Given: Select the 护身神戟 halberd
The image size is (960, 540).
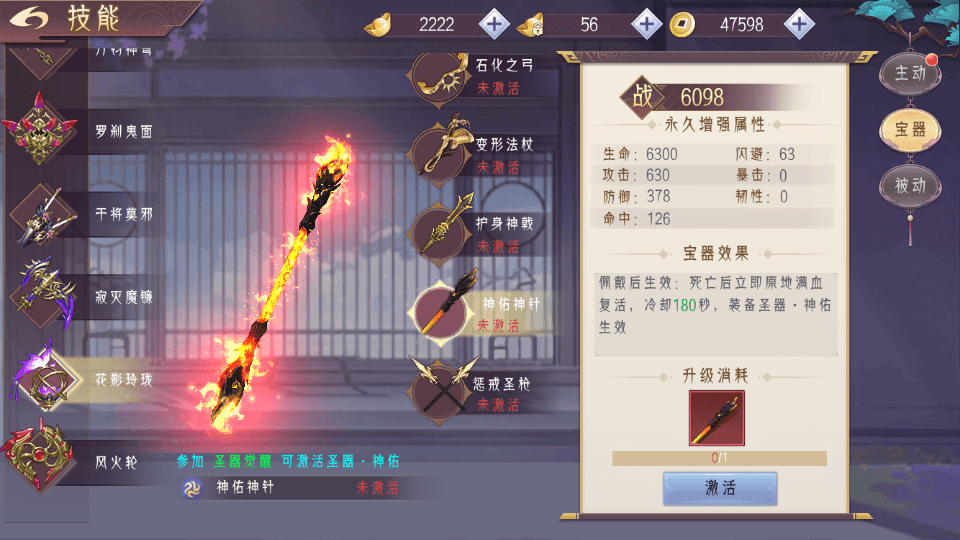Looking at the screenshot, I should coord(480,233).
